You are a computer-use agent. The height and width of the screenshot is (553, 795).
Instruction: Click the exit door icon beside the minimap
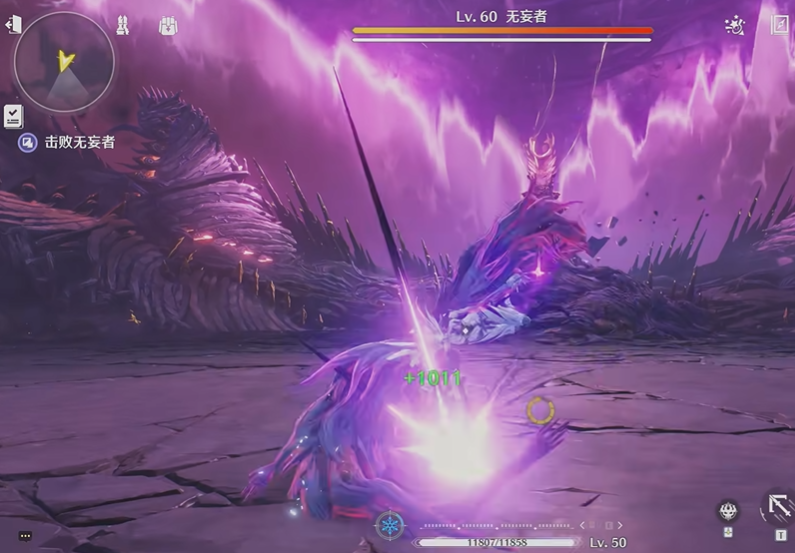(14, 24)
